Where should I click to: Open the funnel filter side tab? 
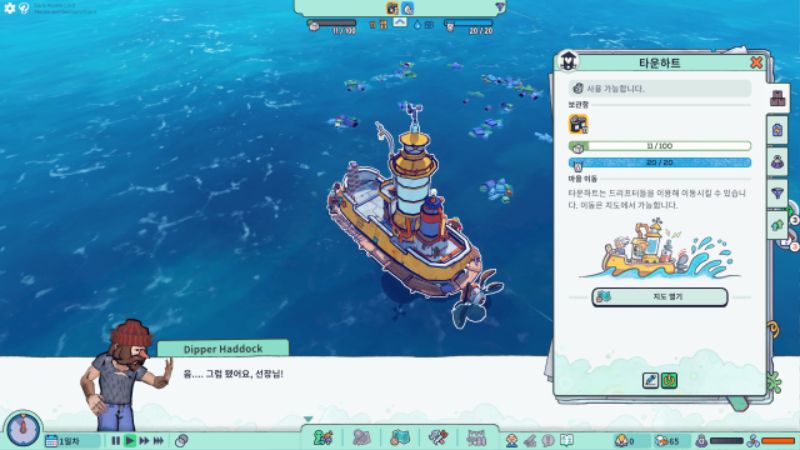pos(778,191)
